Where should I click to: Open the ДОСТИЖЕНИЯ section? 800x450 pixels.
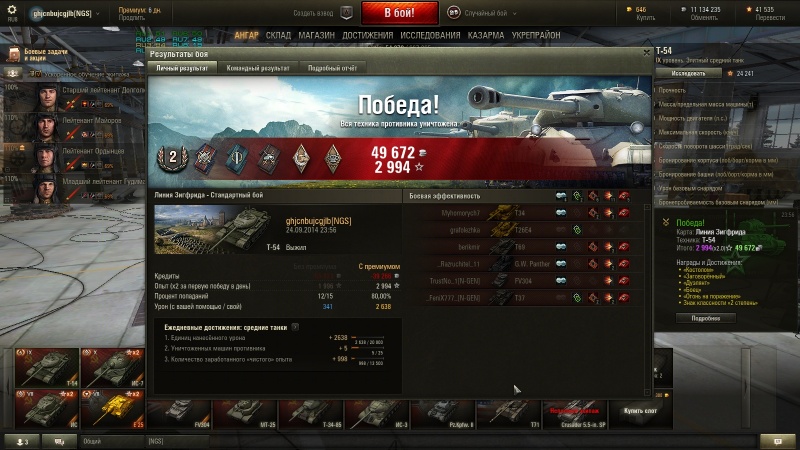pyautogui.click(x=366, y=34)
